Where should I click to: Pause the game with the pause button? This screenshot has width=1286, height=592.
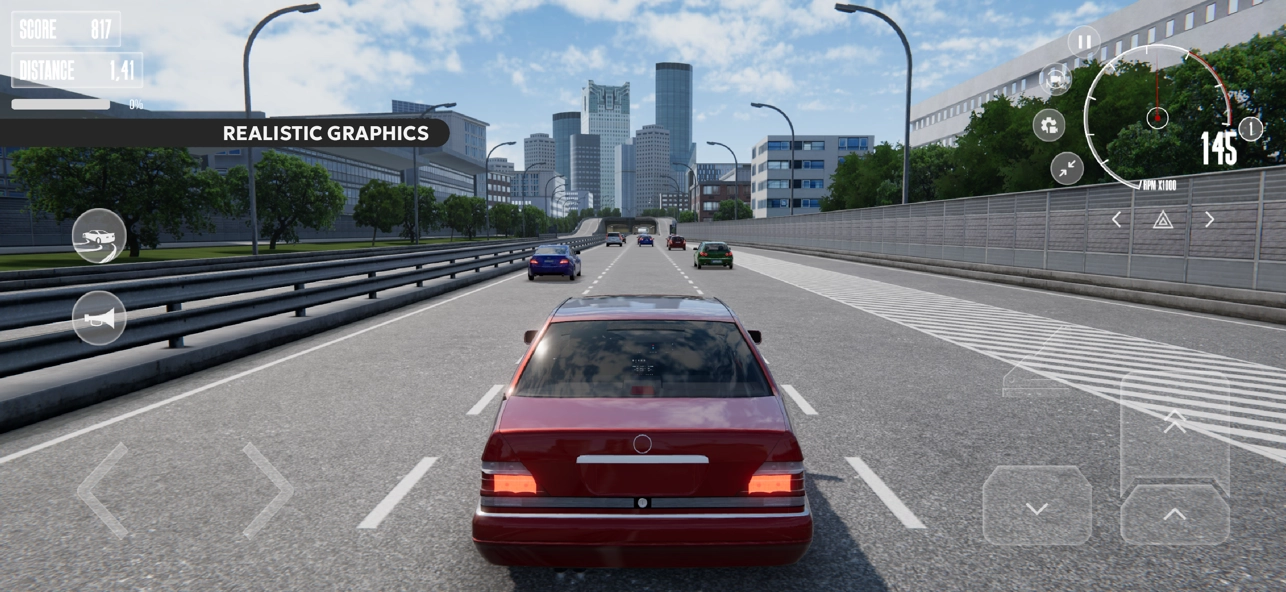(x=1084, y=42)
